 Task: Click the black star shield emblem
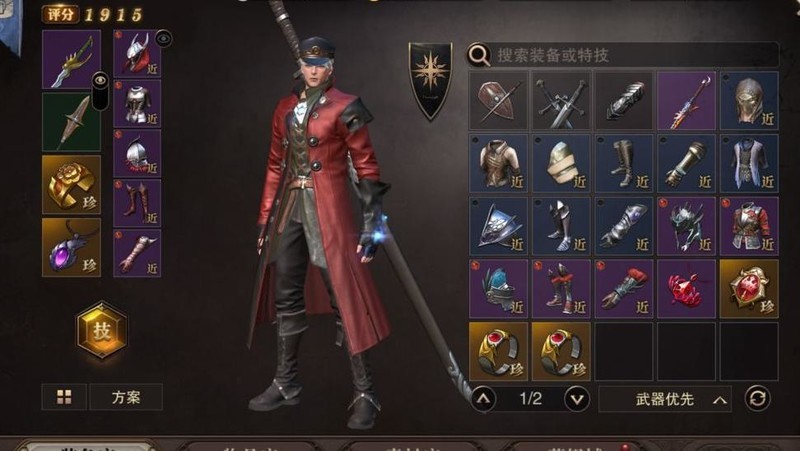click(431, 78)
